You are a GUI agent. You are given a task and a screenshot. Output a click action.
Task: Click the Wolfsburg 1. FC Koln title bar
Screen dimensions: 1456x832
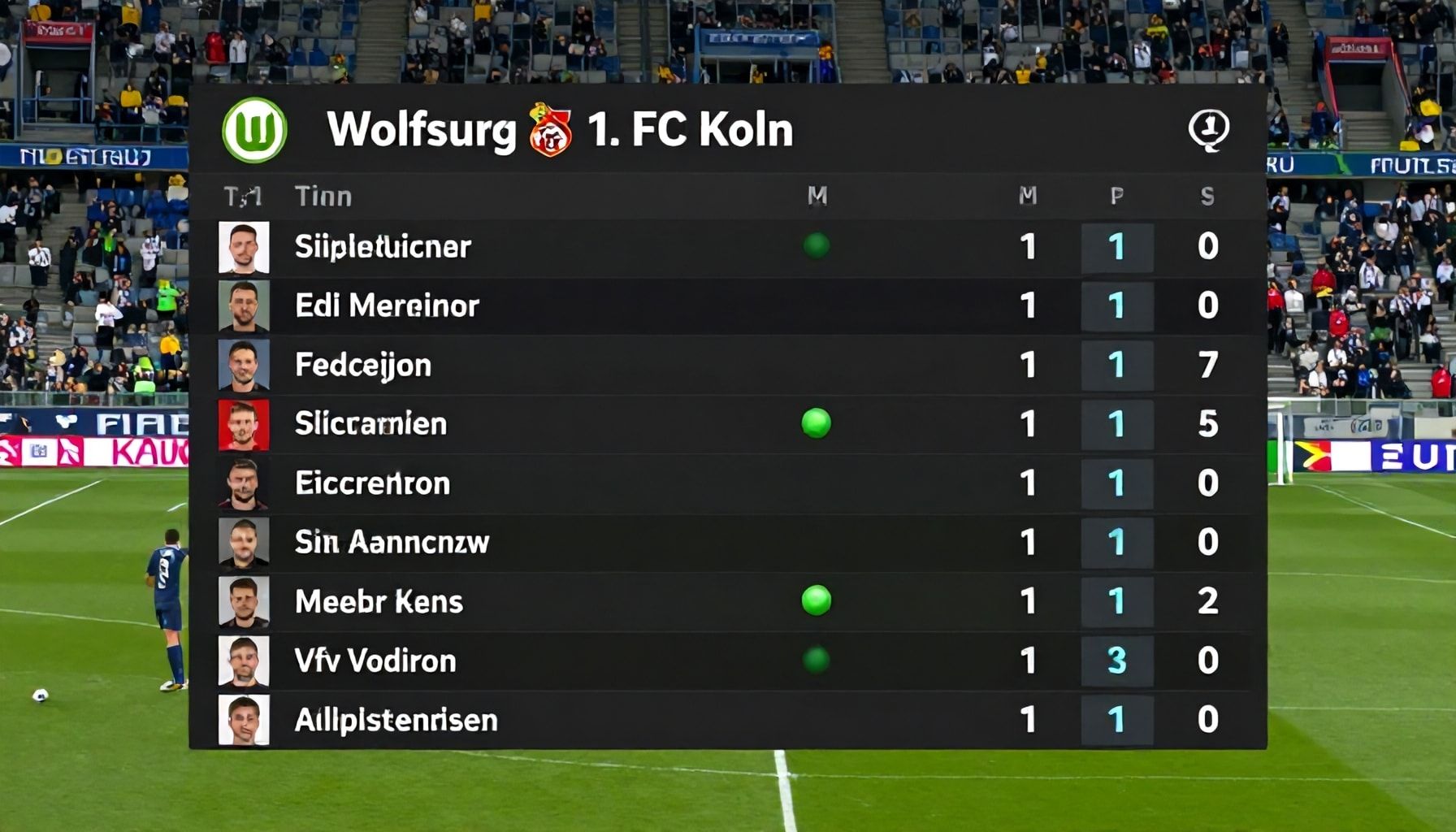point(561,128)
